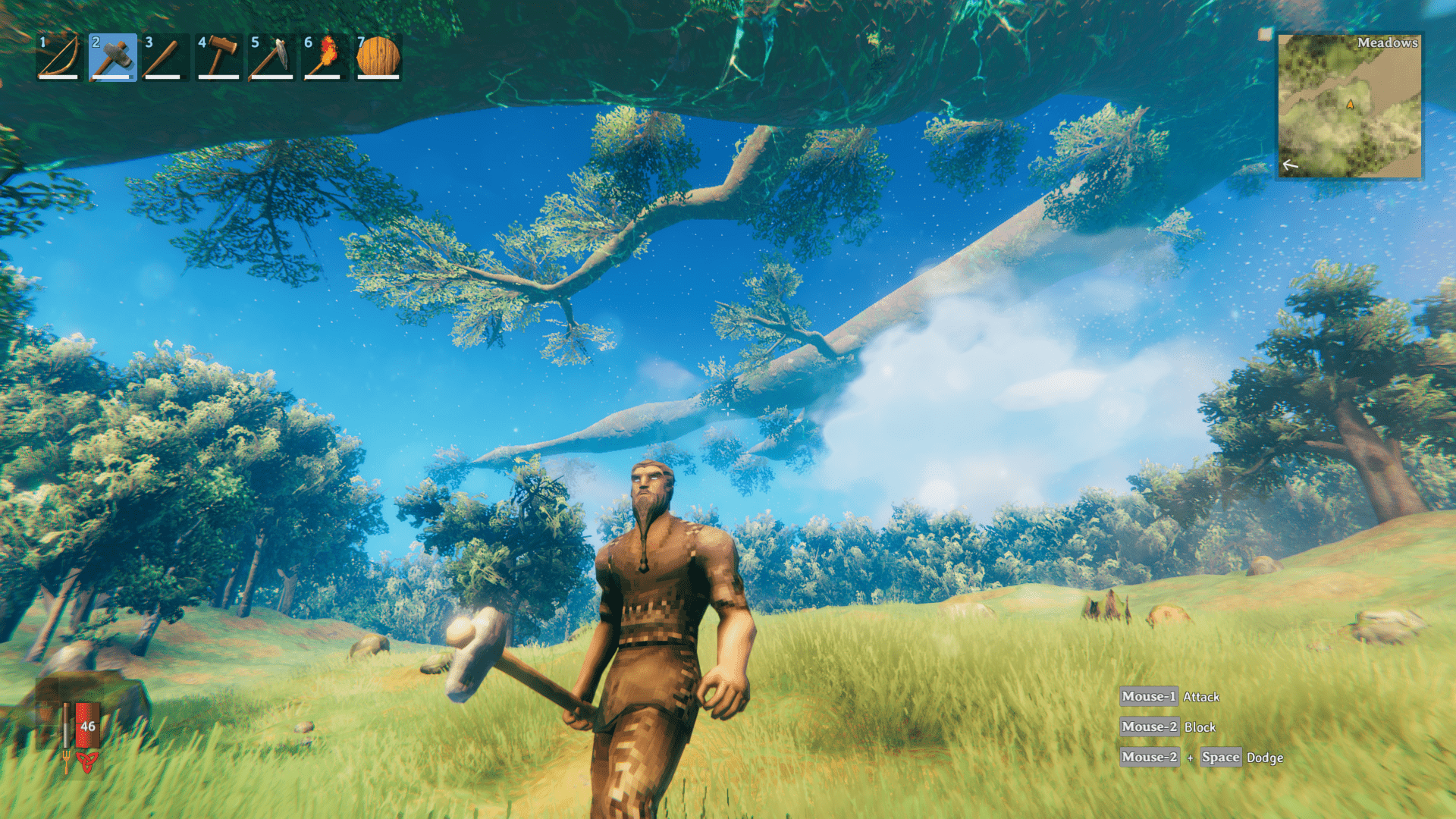Click the Space Dodge key prompt
This screenshot has height=819, width=1456.
(1220, 758)
